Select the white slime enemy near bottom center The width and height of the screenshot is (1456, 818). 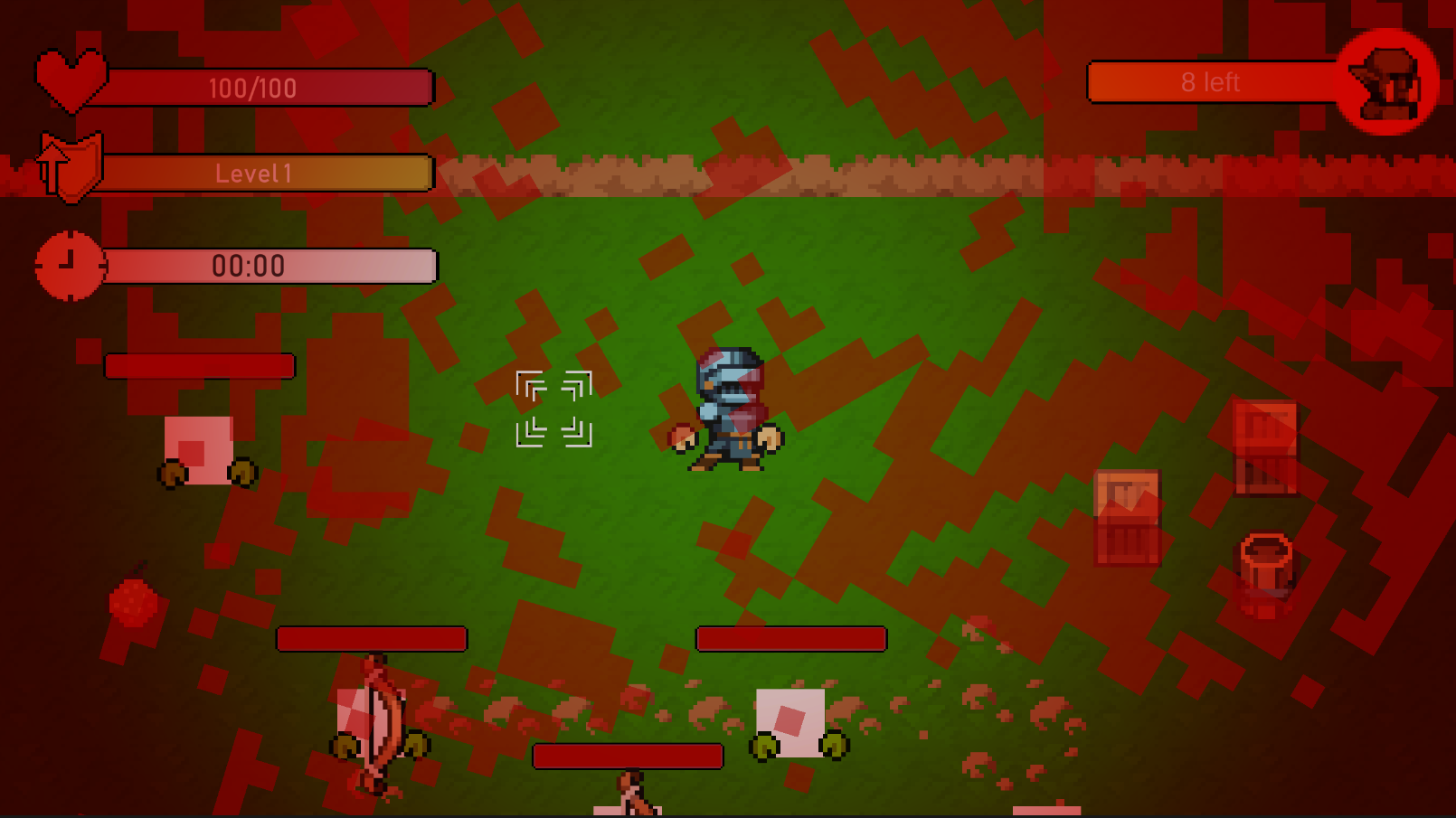tap(791, 723)
